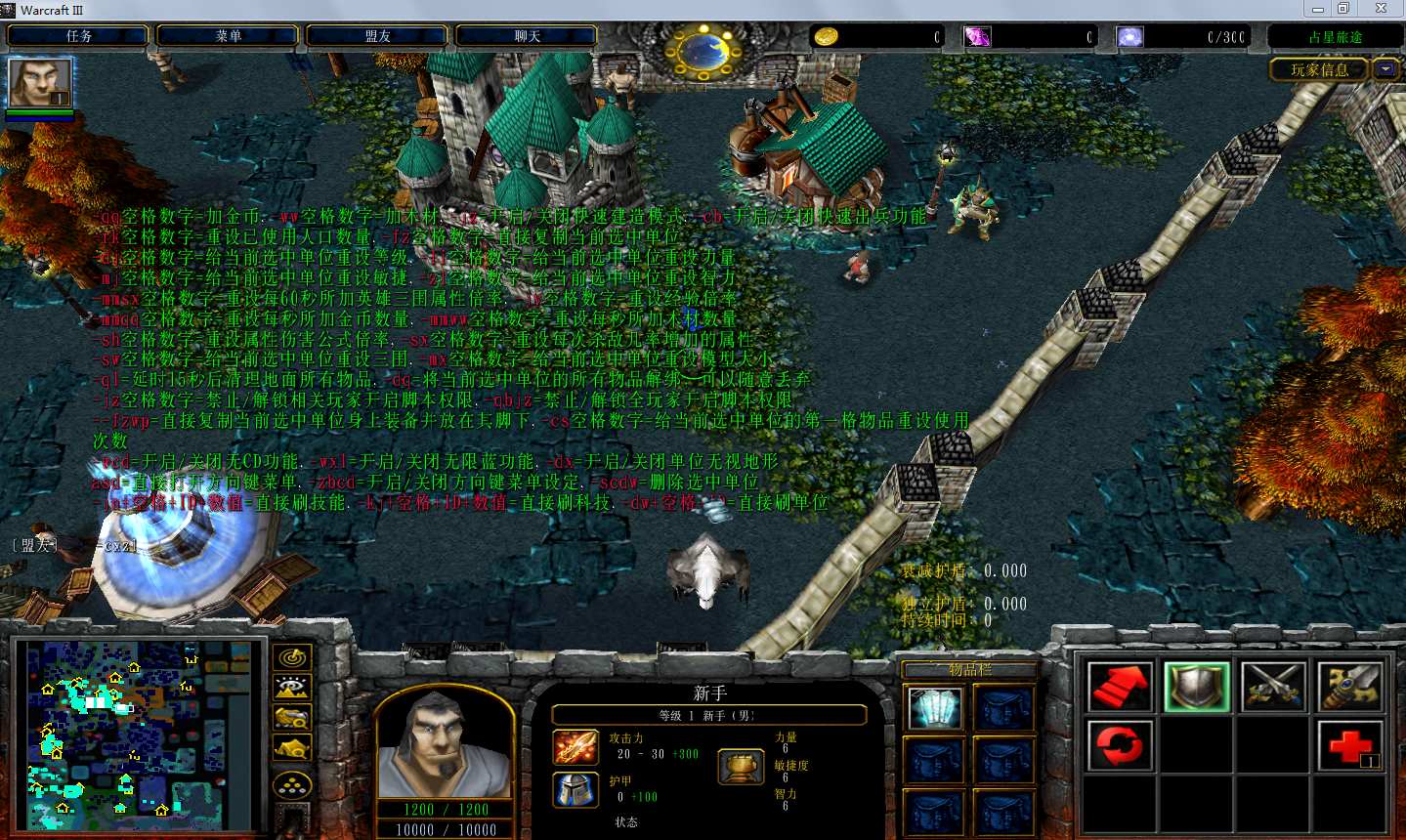Use the glowing crystal item in inventory
The height and width of the screenshot is (840, 1406).
[x=934, y=708]
